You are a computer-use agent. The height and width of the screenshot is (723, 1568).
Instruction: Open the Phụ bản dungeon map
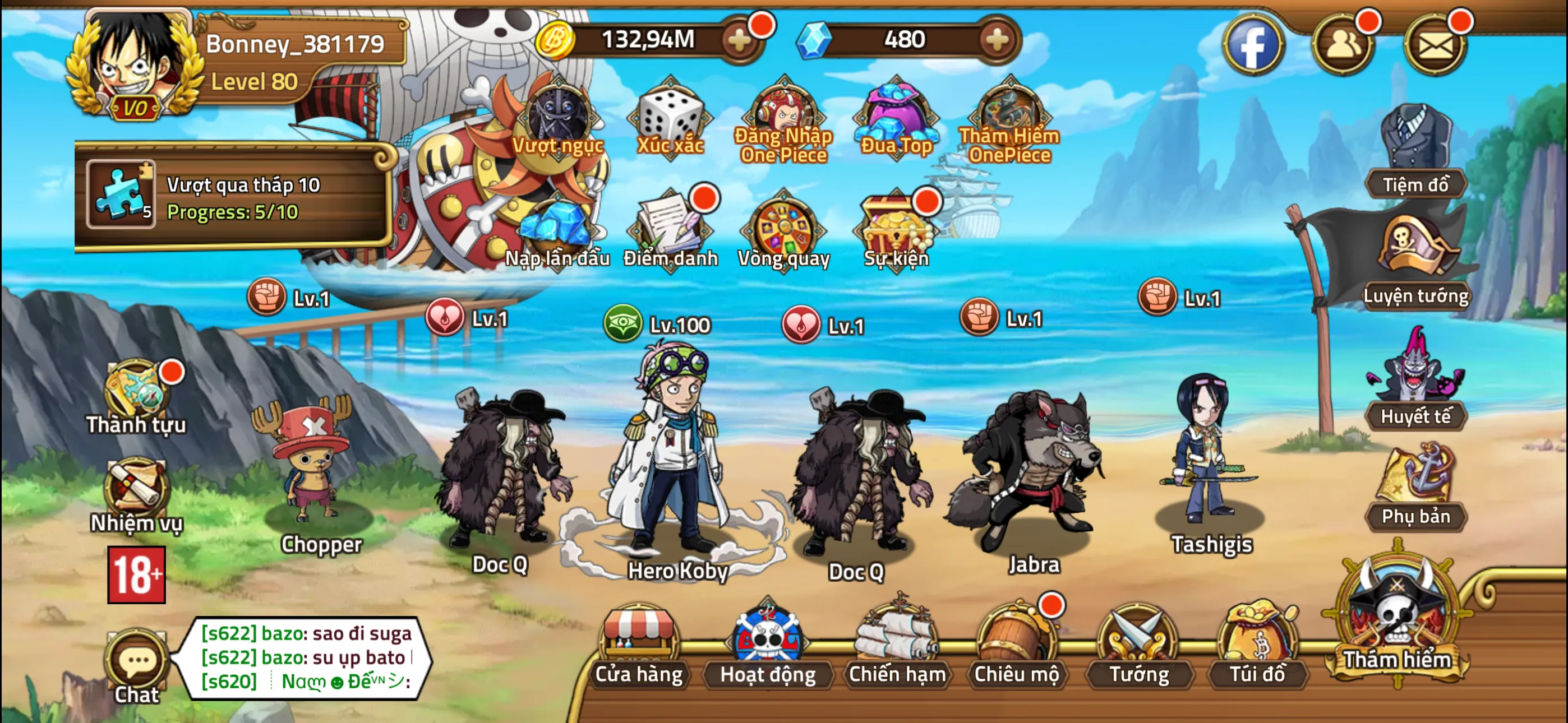[1416, 487]
